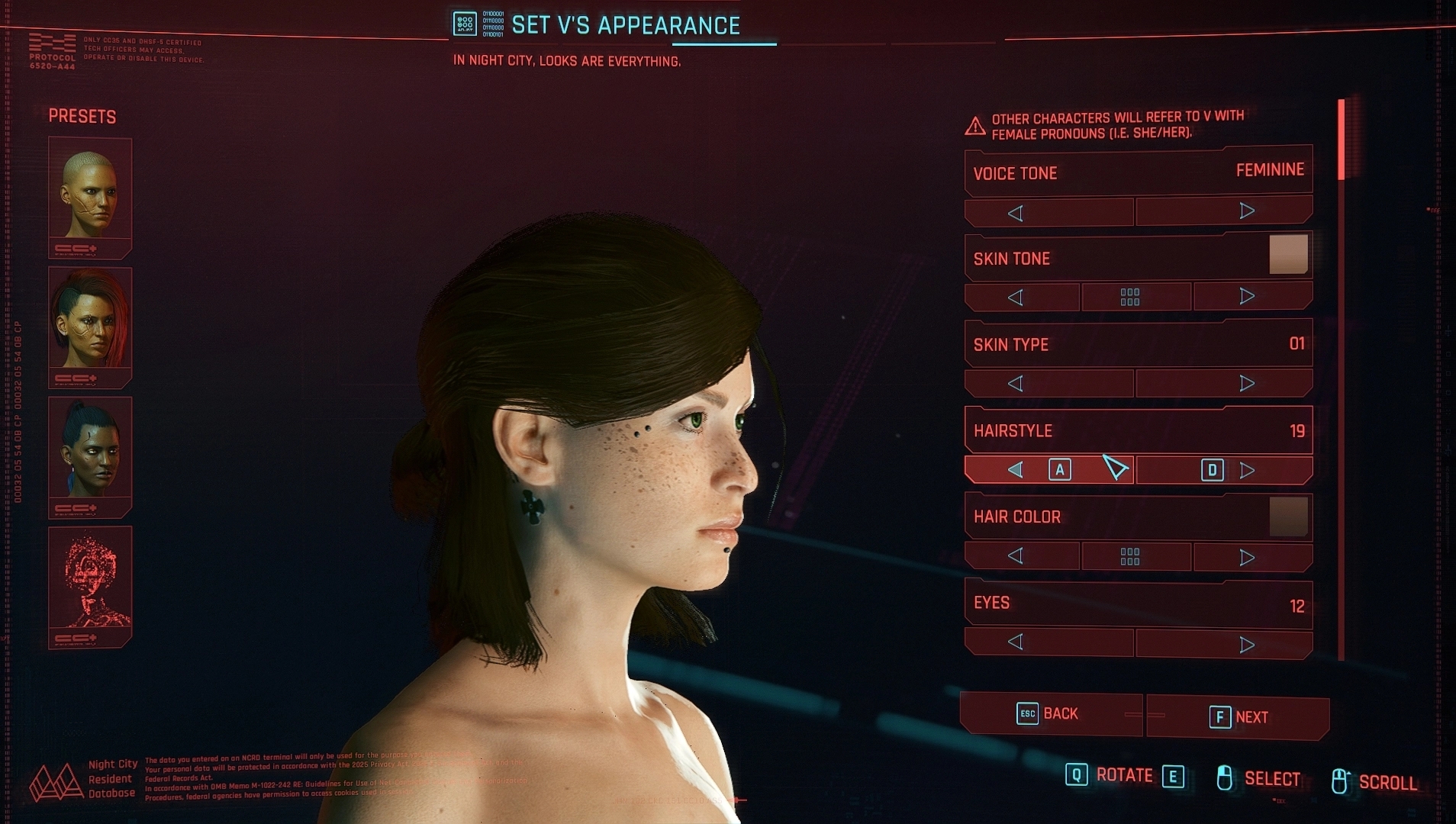Image resolution: width=1456 pixels, height=824 pixels.
Task: Choose the red-haired preset thumbnail
Action: coord(90,324)
